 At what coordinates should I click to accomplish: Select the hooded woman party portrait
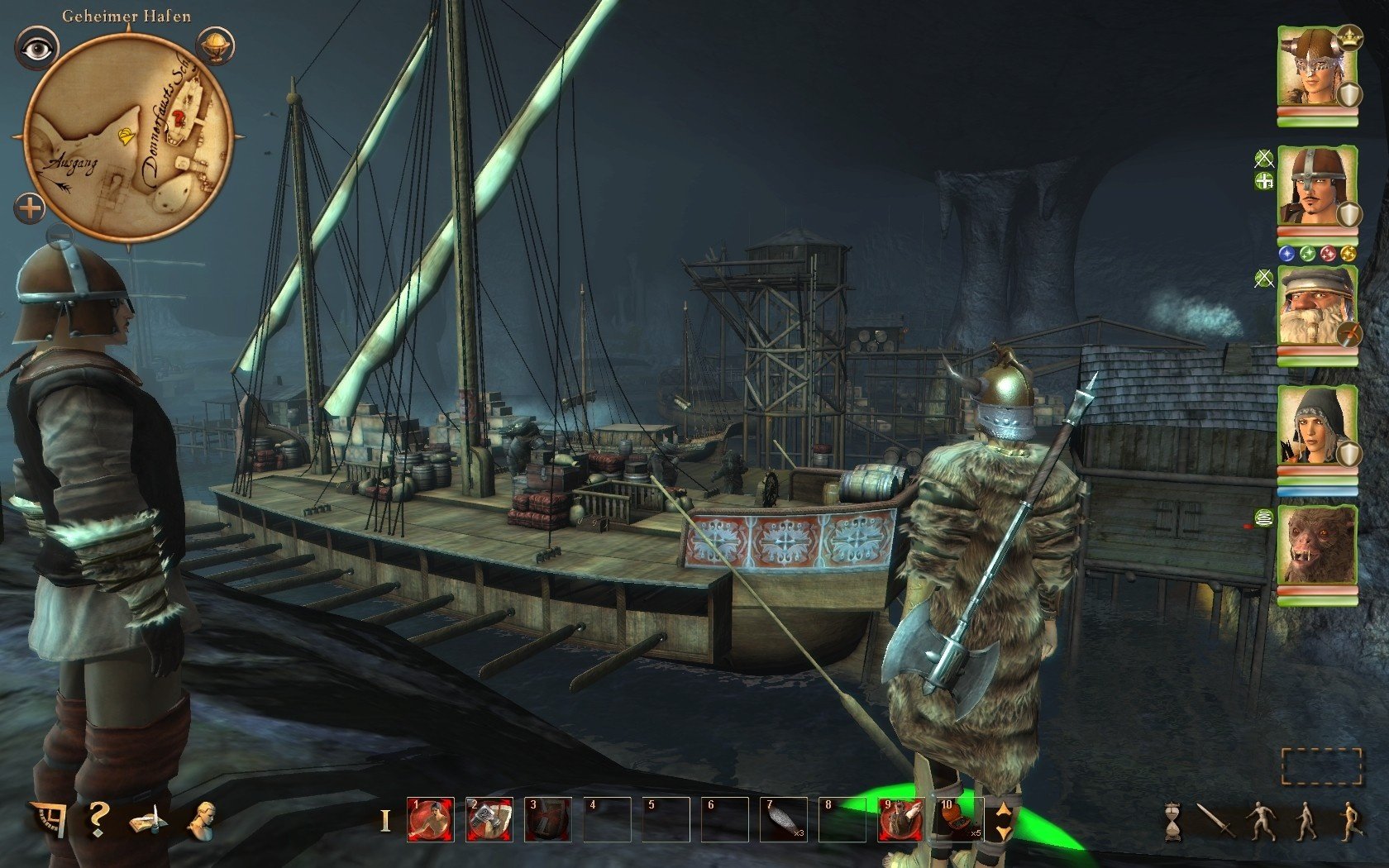tap(1317, 427)
